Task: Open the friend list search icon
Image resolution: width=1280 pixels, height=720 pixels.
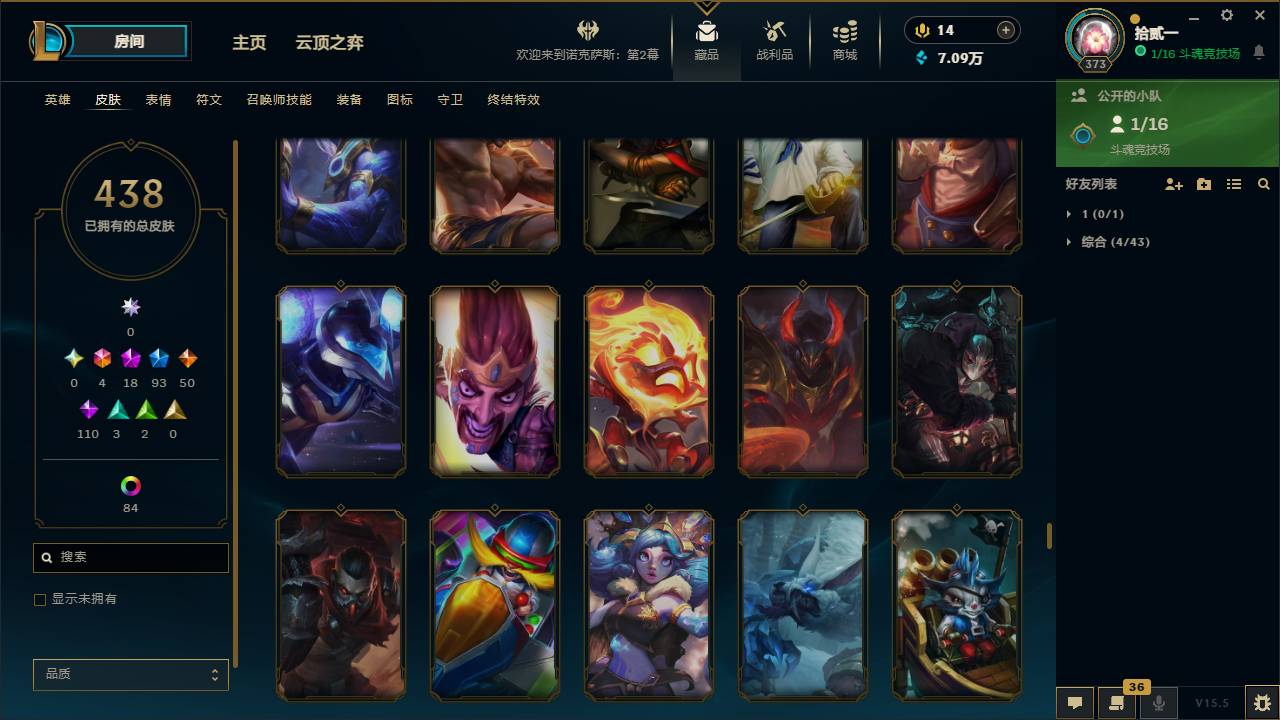Action: click(x=1264, y=184)
